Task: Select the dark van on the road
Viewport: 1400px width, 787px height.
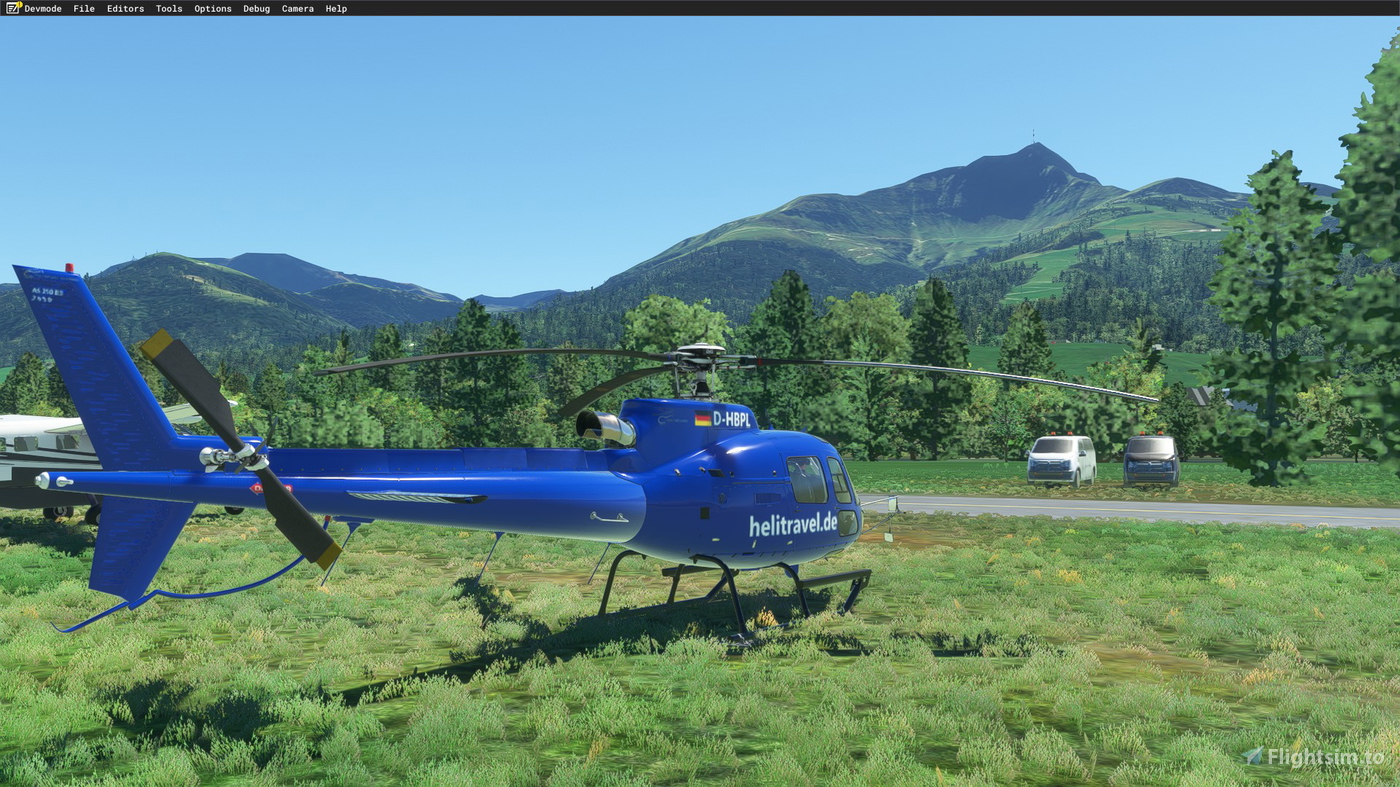Action: point(1149,461)
